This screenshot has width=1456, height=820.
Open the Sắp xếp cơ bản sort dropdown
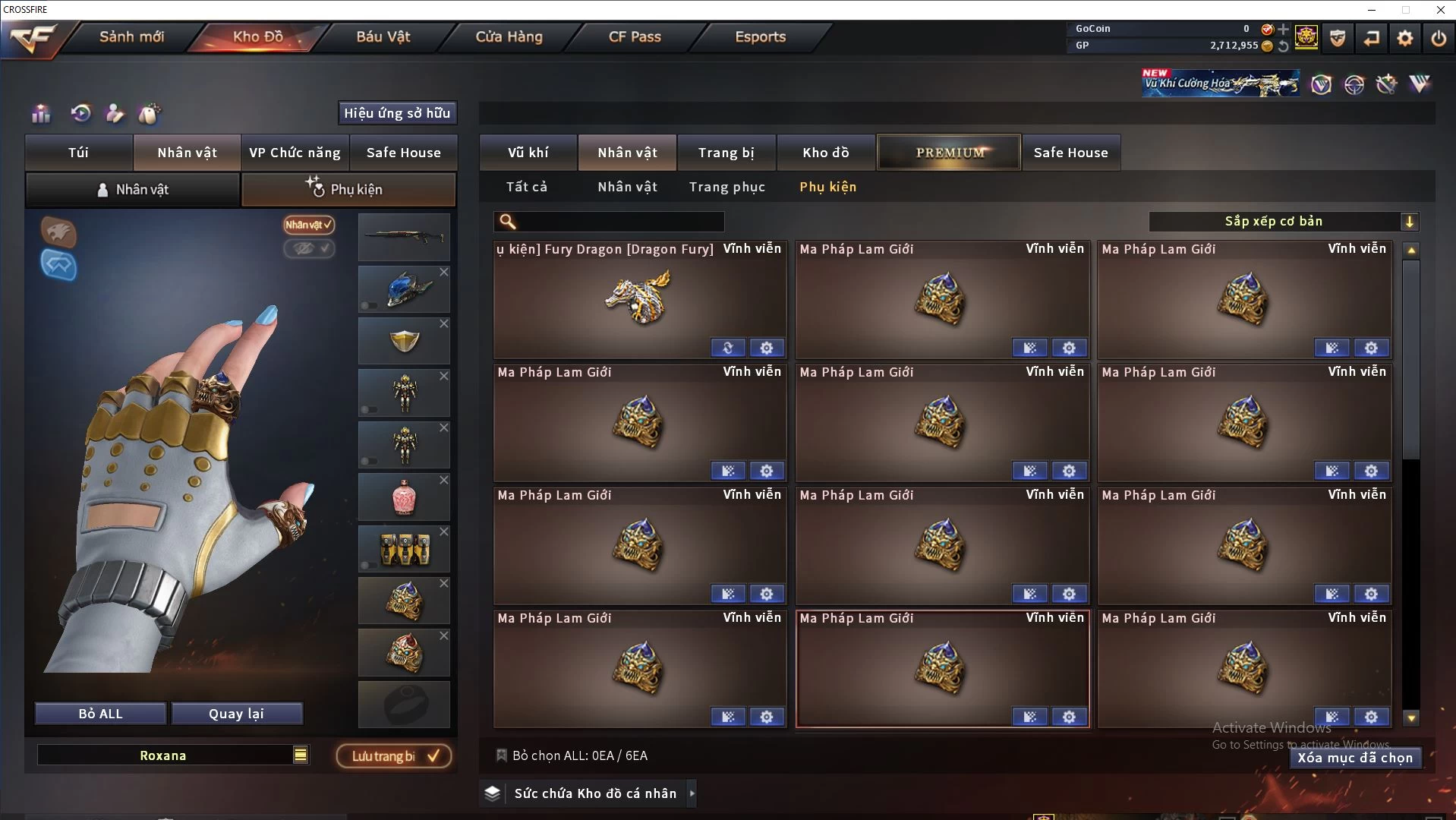click(1283, 222)
